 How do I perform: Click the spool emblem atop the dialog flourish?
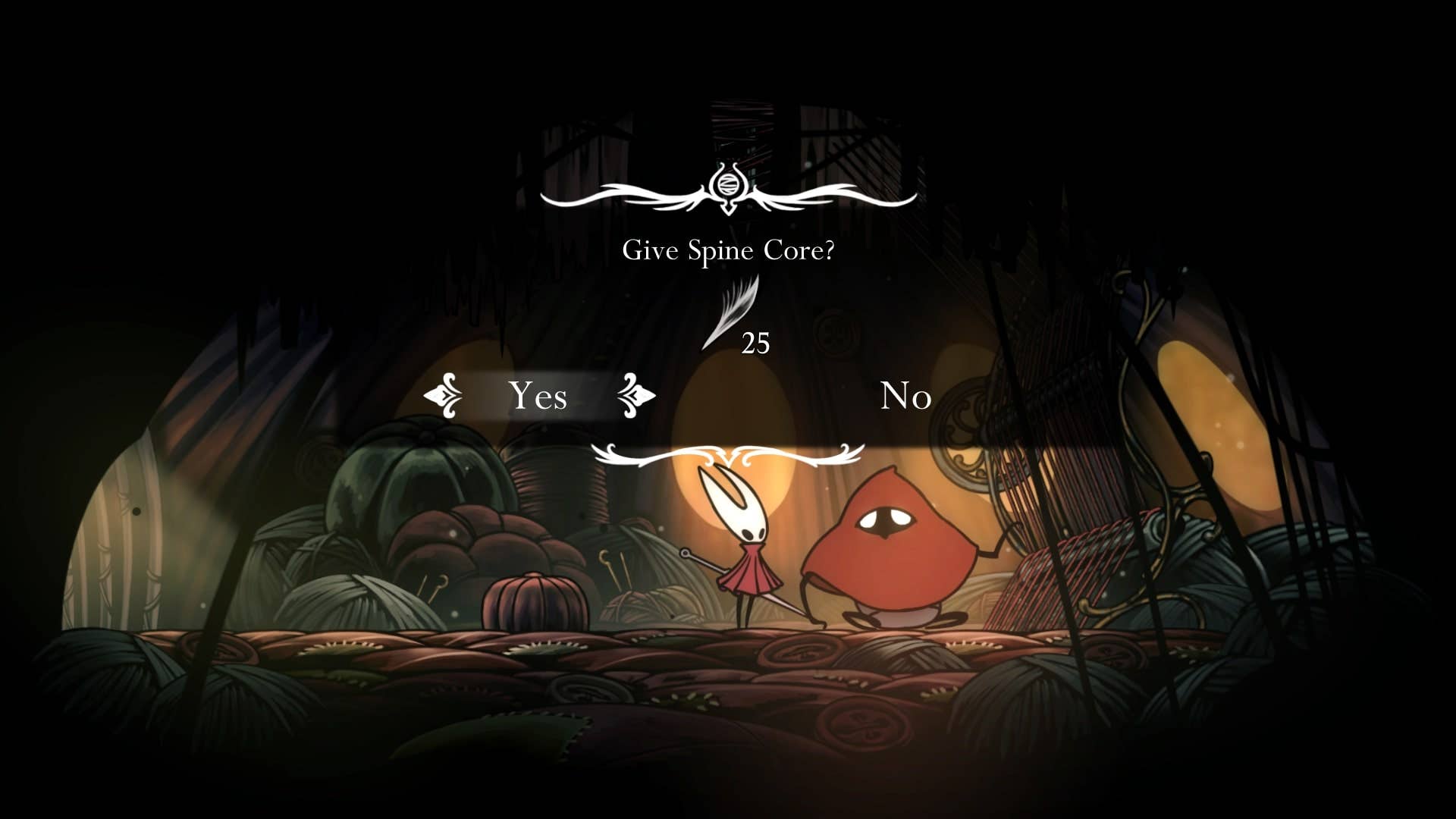(727, 184)
